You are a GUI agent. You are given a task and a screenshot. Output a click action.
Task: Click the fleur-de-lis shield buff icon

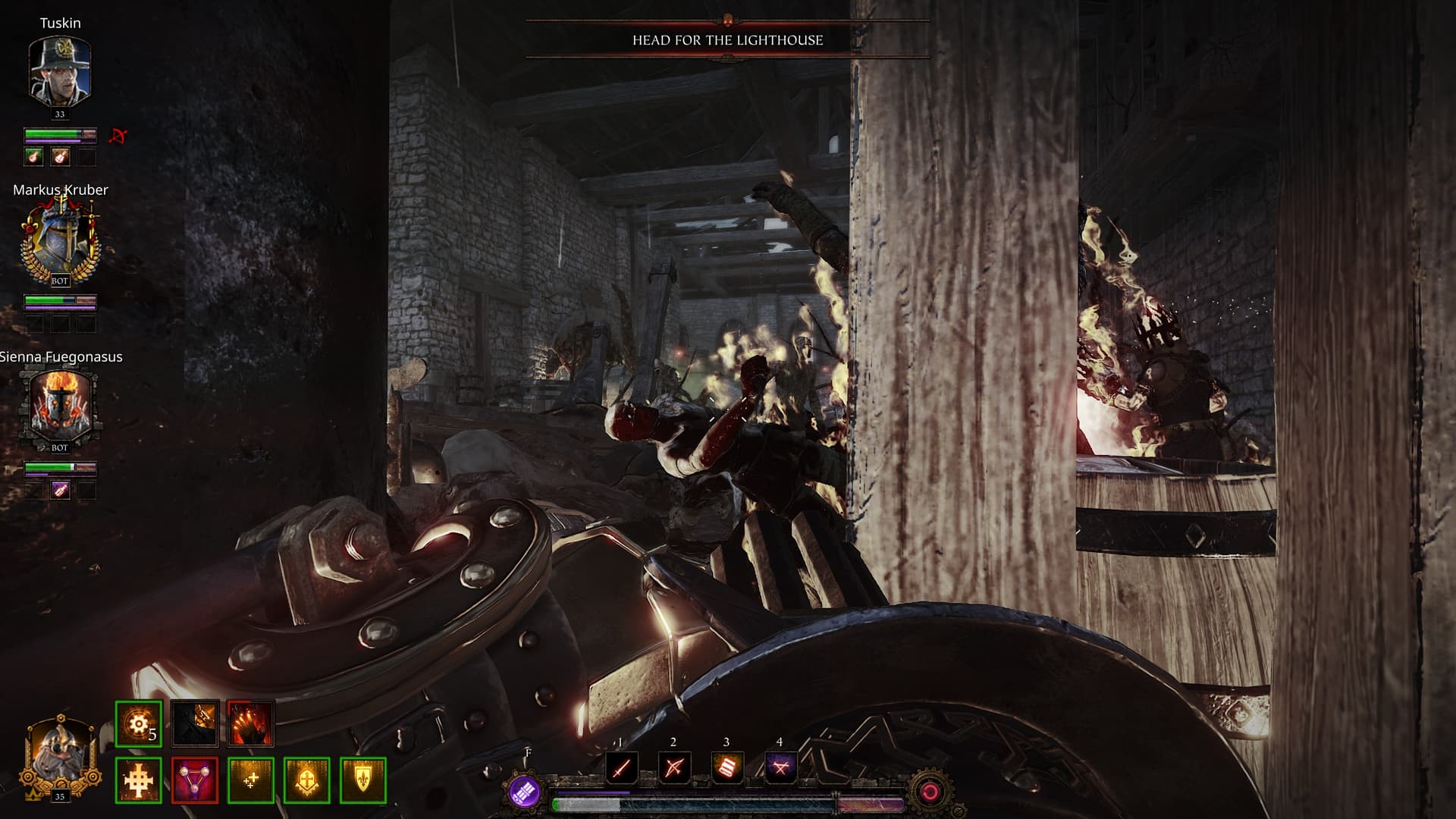point(363,780)
